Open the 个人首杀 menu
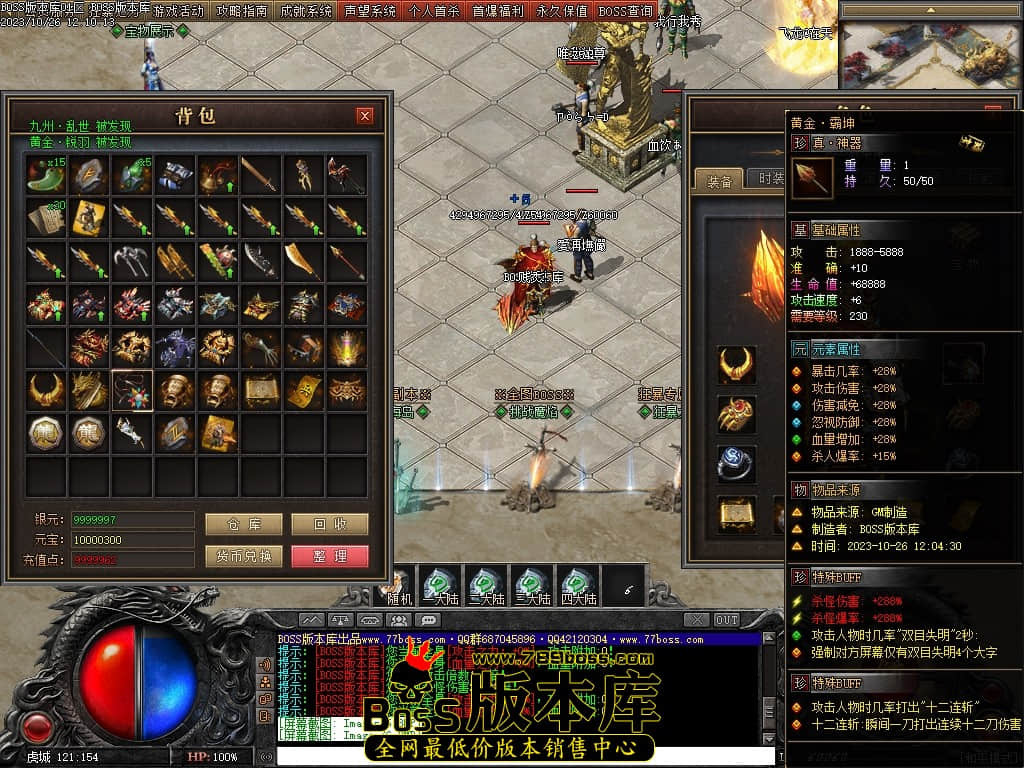The image size is (1024, 768). [434, 11]
